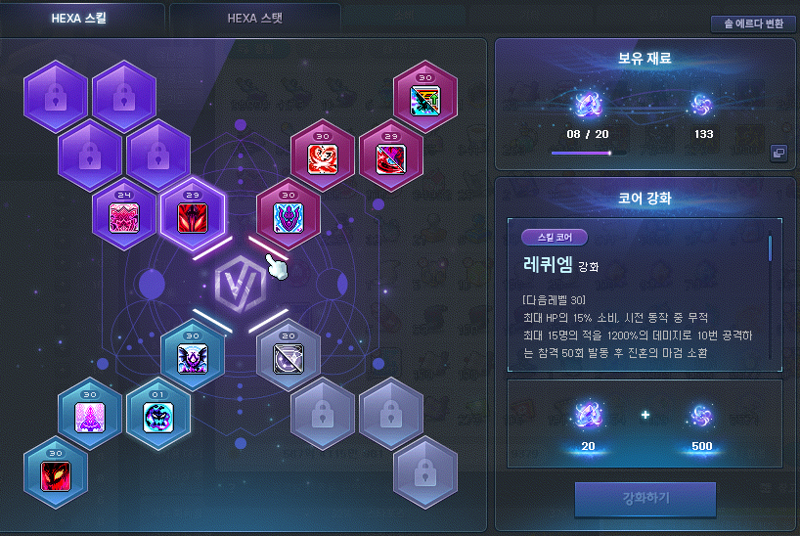Click the 솔 에르다 변환 button

pos(753,24)
